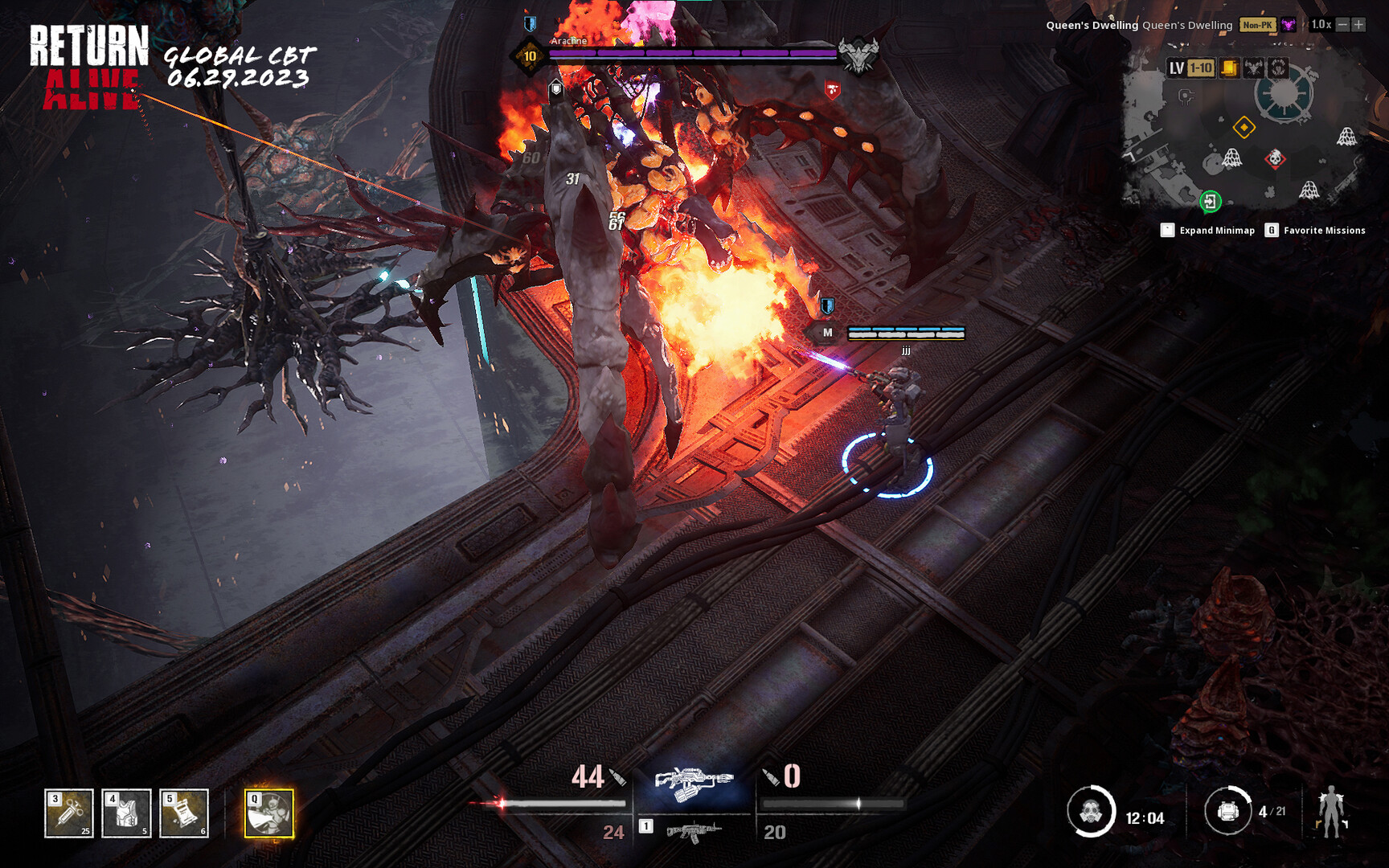
Task: Open the Expand Minimap control
Action: tap(1168, 230)
